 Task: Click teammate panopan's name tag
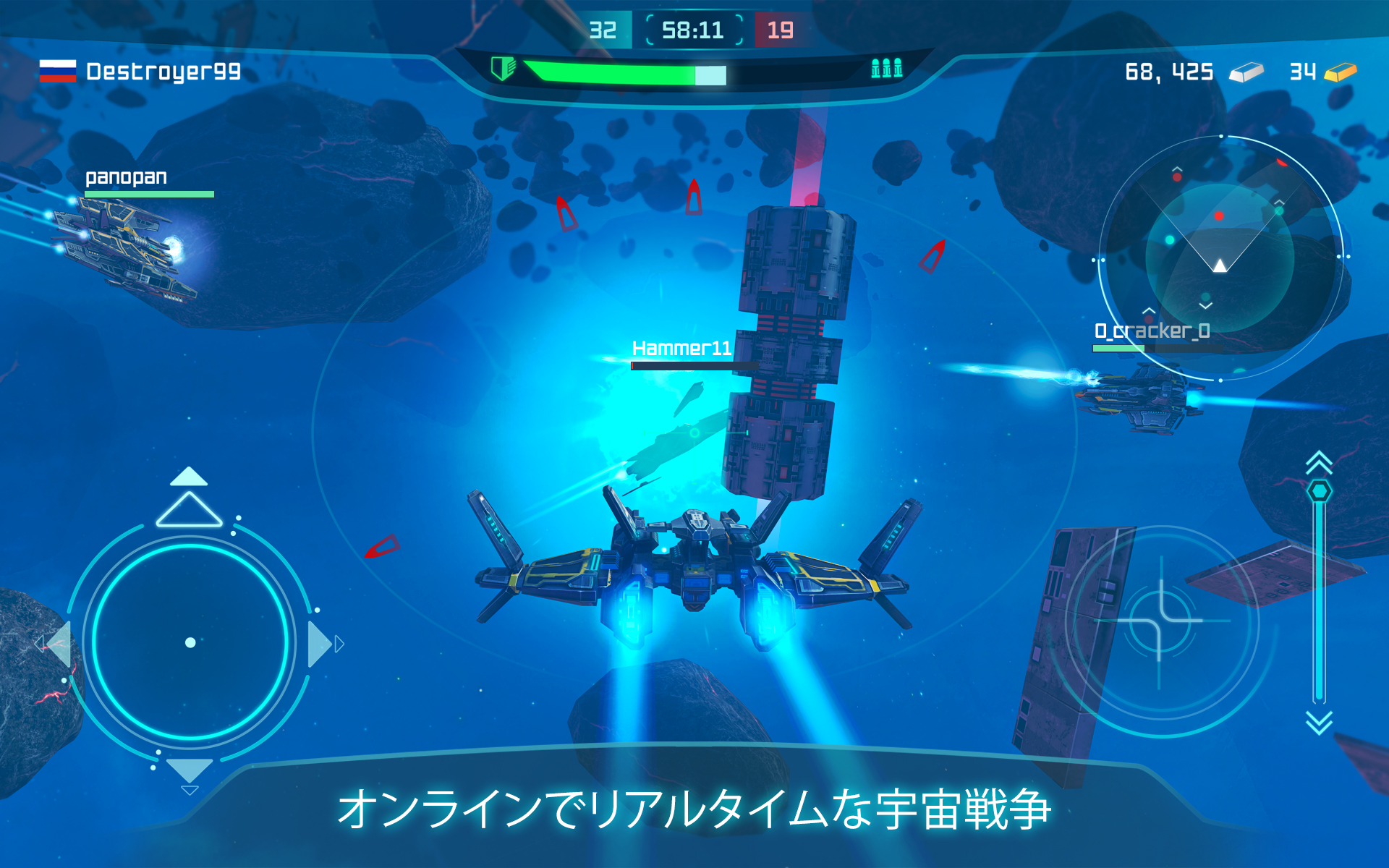[x=127, y=176]
